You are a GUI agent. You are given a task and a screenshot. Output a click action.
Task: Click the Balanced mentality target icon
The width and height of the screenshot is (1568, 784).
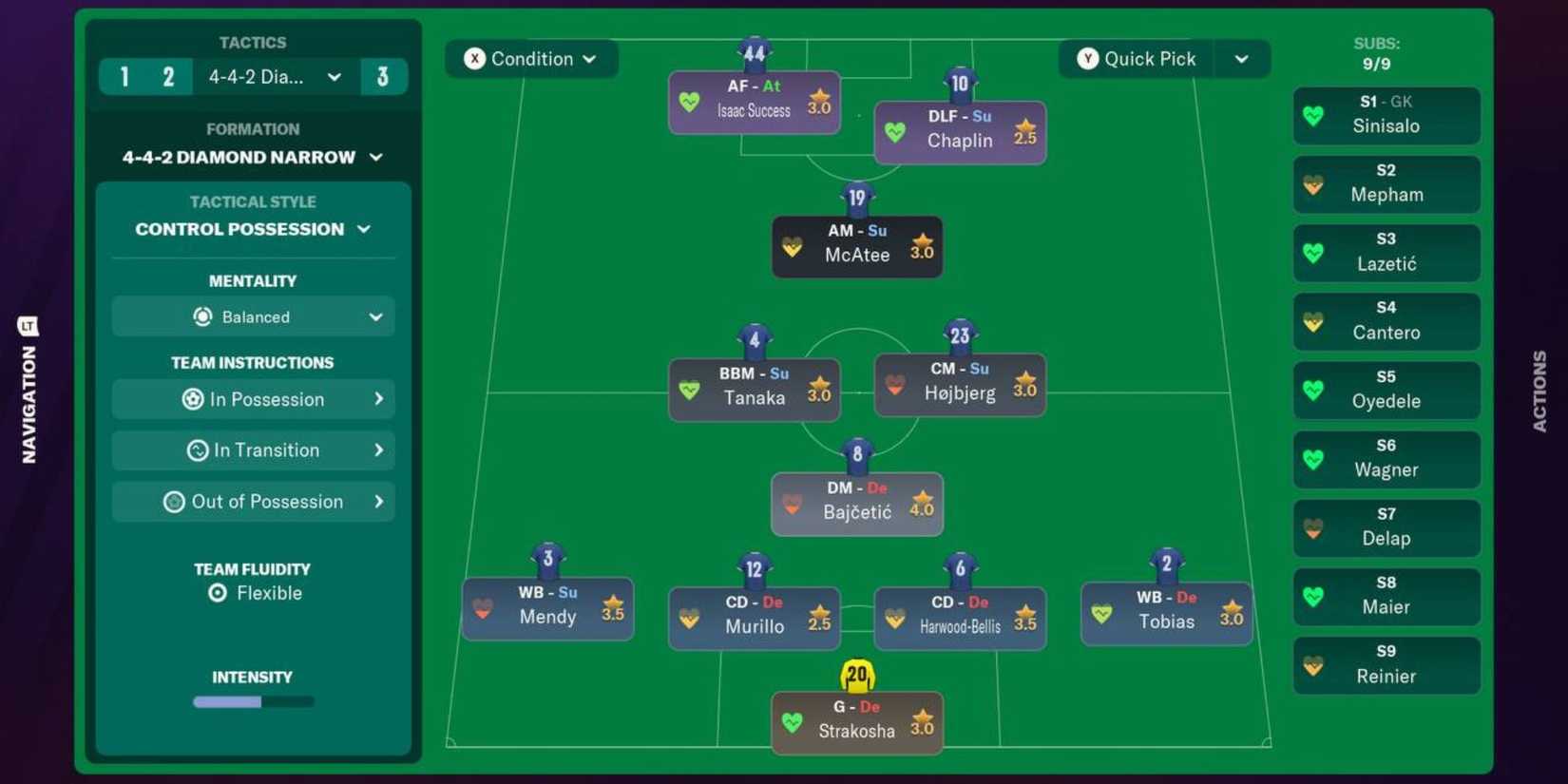[201, 316]
